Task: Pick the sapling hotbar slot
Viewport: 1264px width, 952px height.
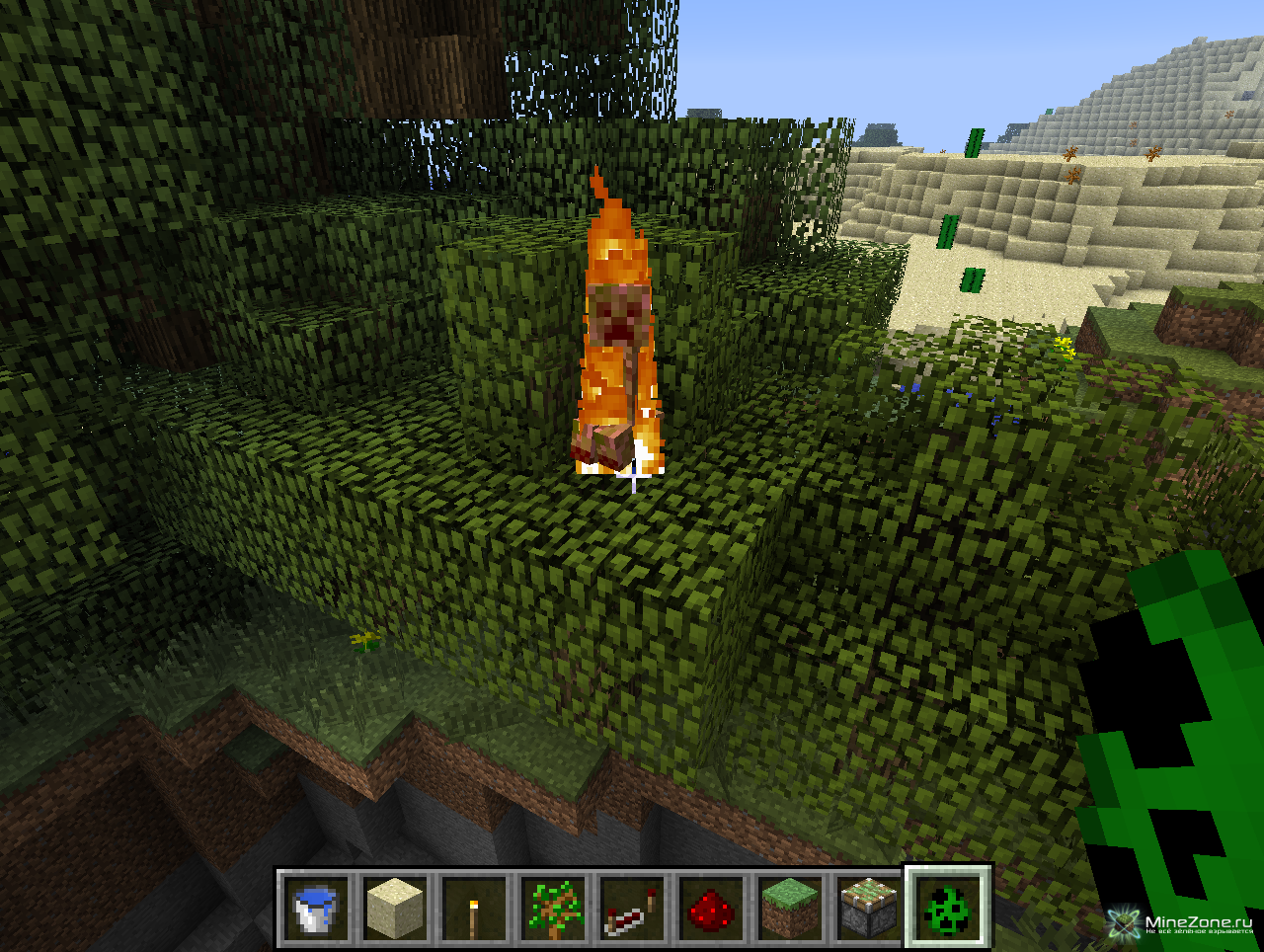Action: (553, 909)
